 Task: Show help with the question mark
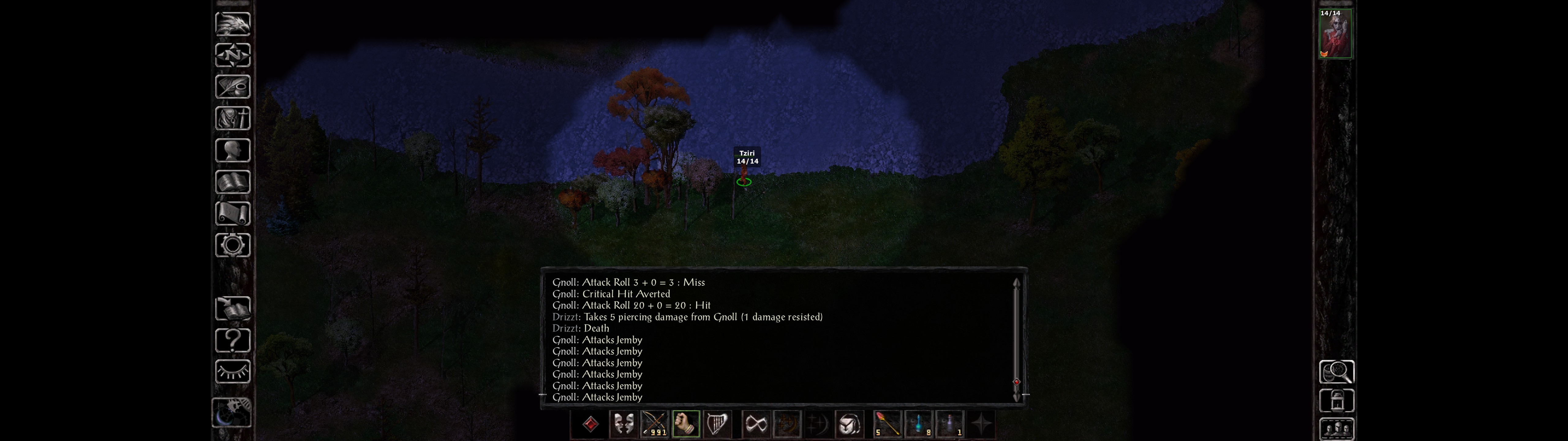click(x=232, y=340)
